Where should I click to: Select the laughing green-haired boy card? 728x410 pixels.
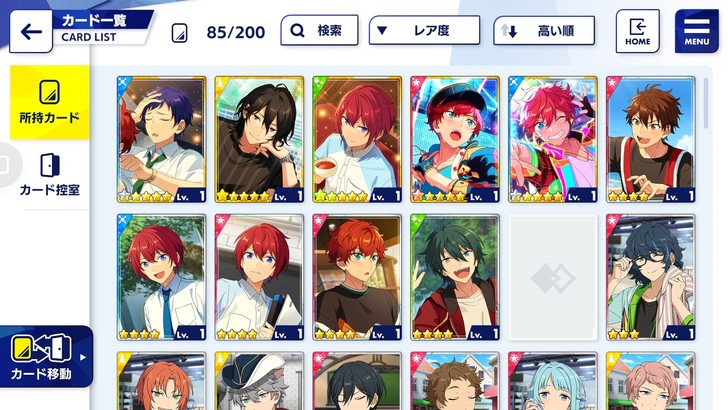tap(455, 277)
